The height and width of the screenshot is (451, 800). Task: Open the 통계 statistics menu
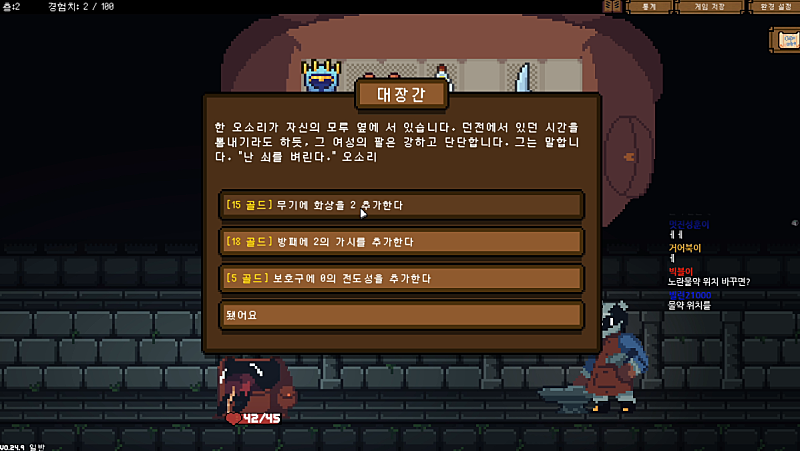coord(648,7)
